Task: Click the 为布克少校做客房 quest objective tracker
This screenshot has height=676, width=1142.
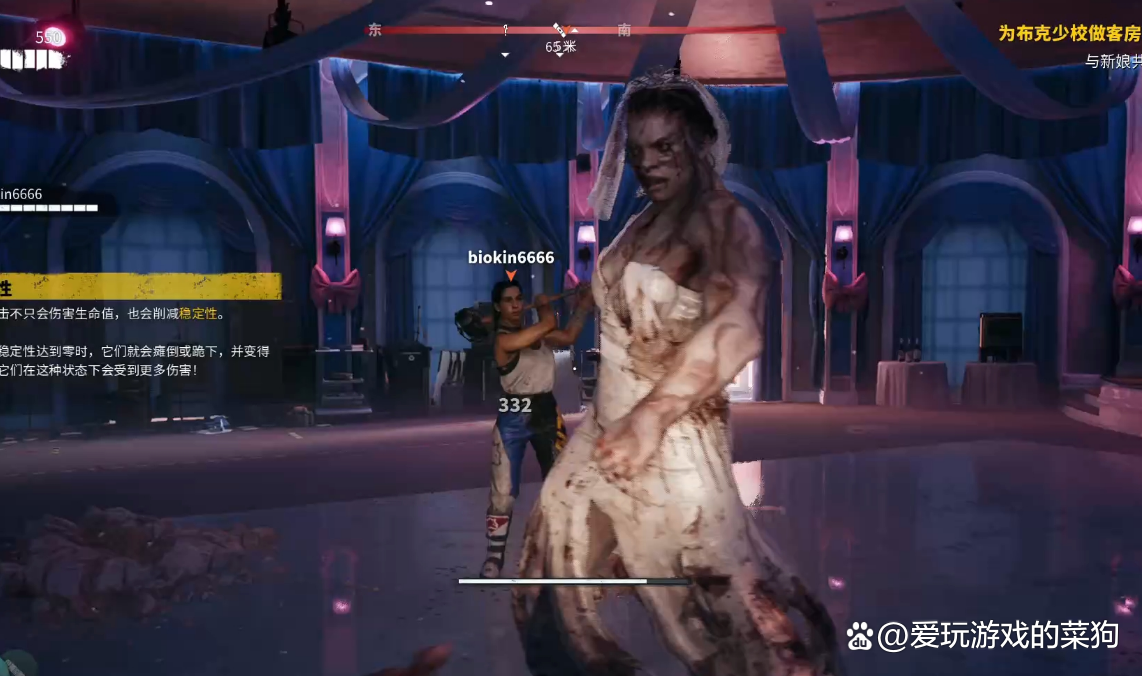Action: click(x=1069, y=33)
